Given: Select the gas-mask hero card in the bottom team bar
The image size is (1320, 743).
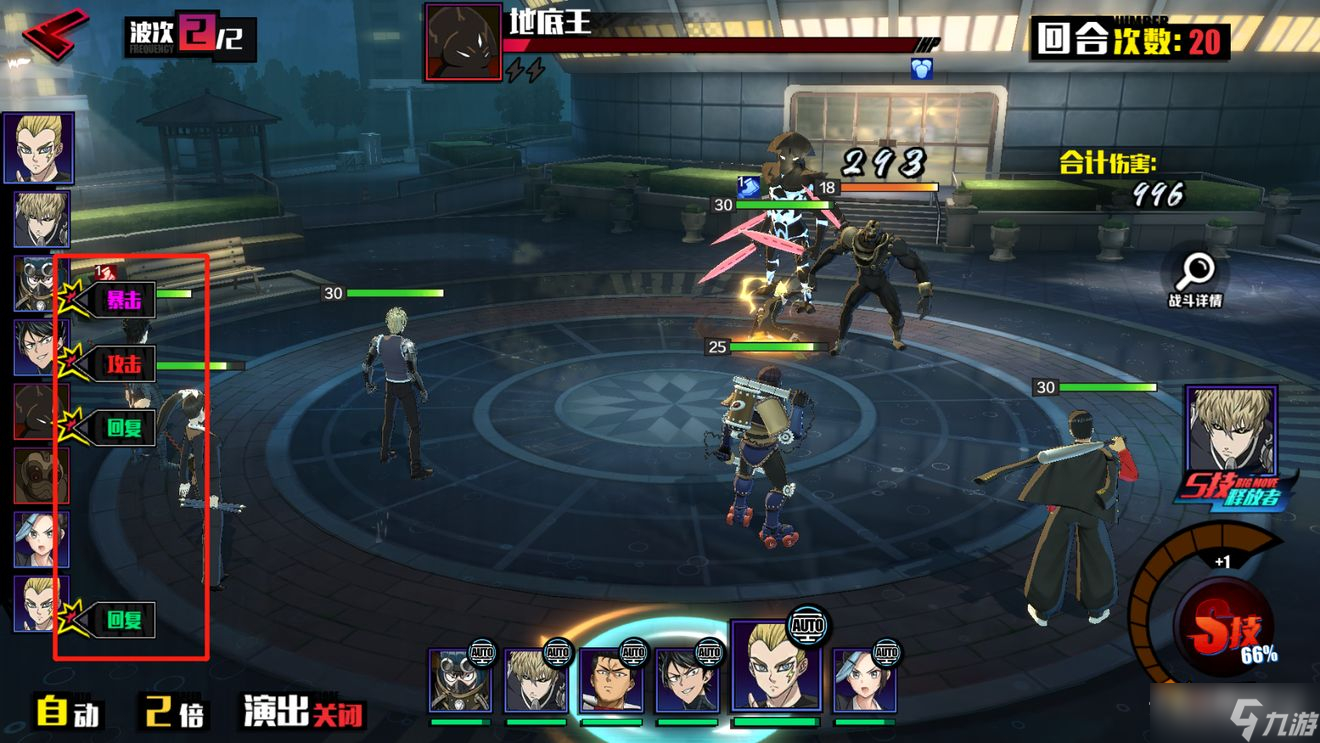Looking at the screenshot, I should click(x=460, y=680).
